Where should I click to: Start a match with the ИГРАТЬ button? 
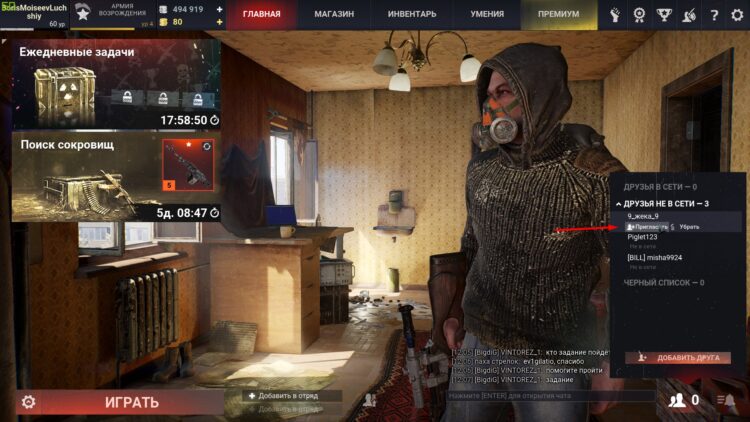(x=132, y=402)
